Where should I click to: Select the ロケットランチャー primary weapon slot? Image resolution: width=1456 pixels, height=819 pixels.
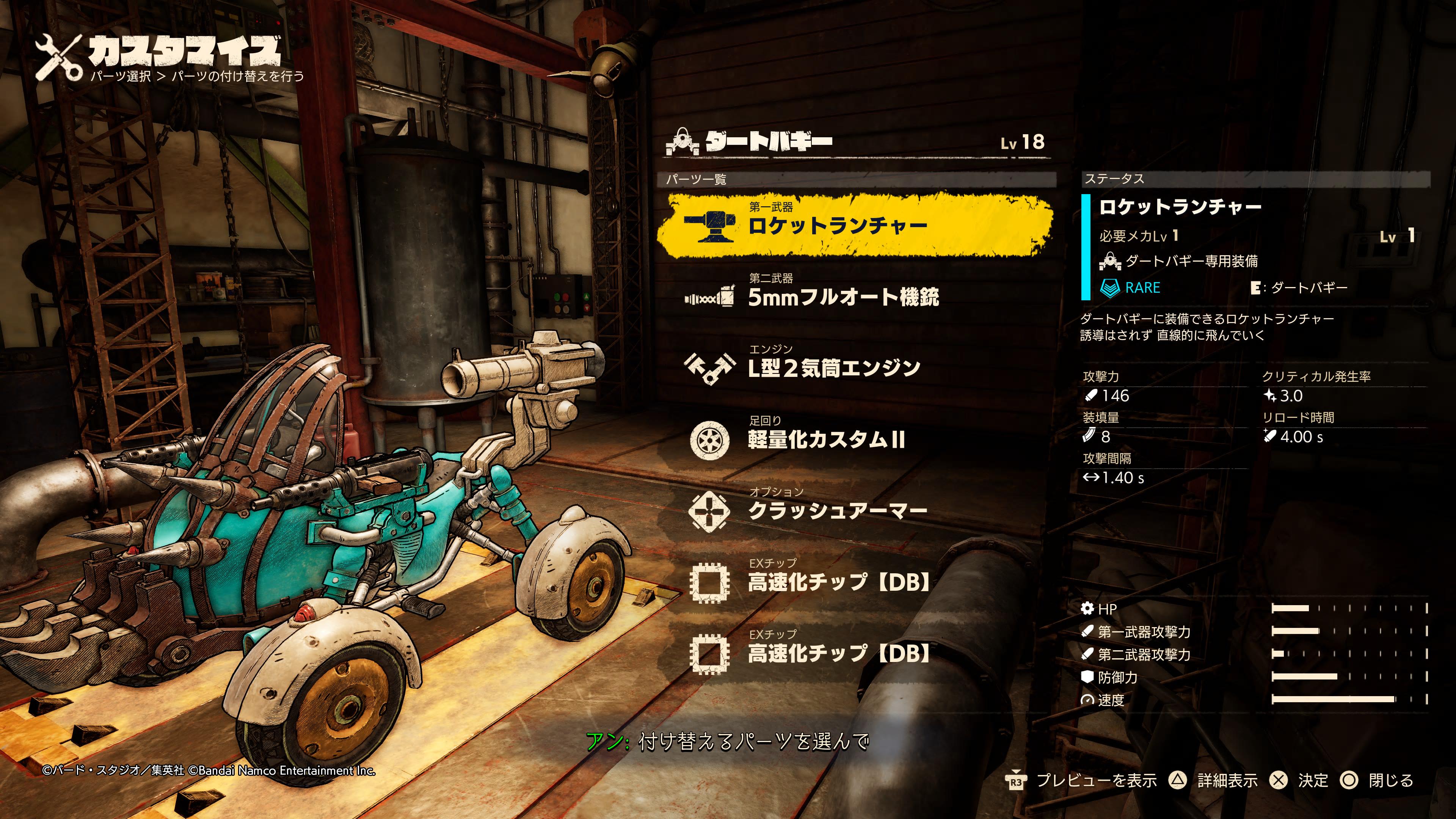coord(854,225)
